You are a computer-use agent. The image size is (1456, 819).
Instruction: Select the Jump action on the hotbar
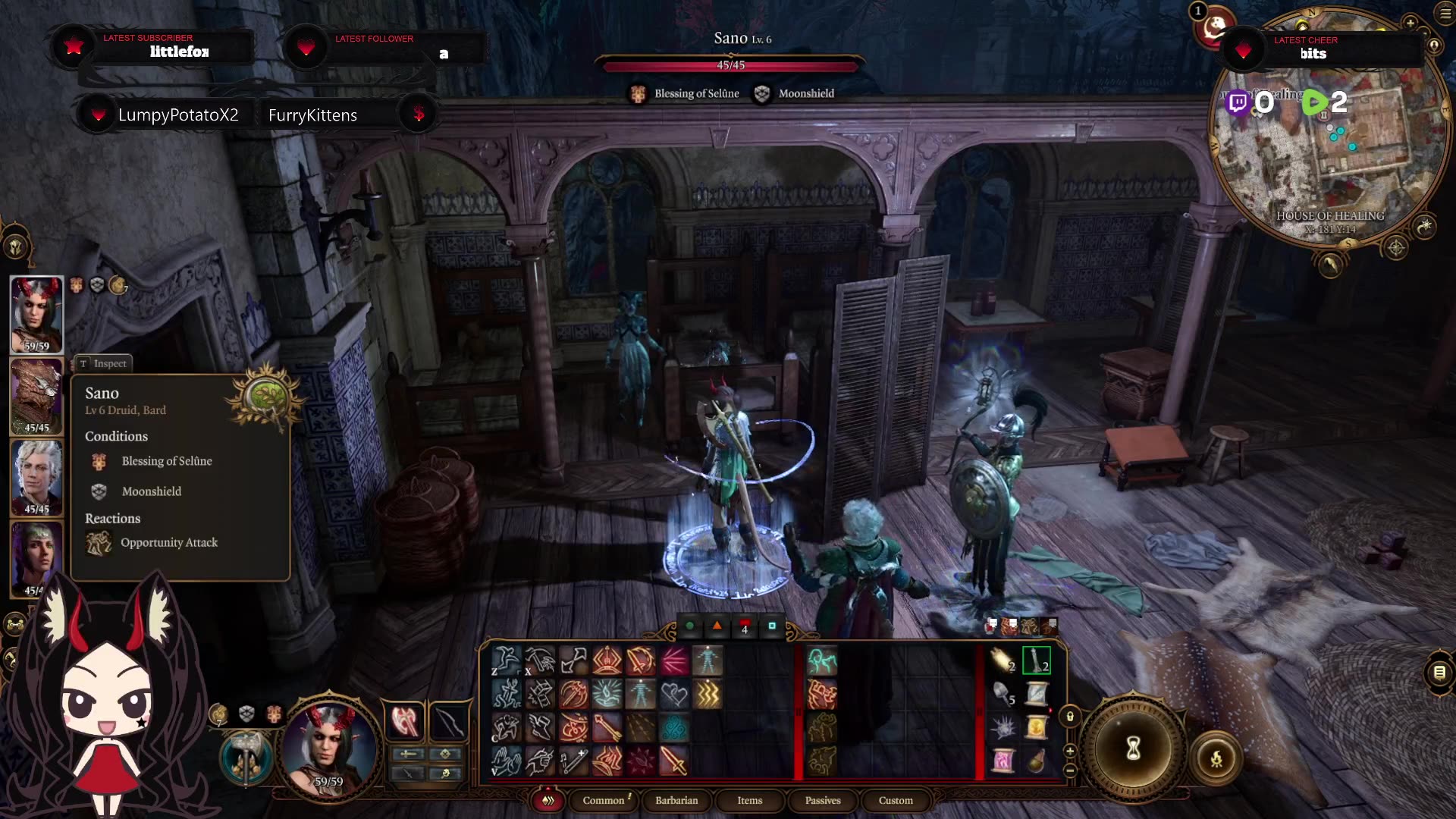pyautogui.click(x=507, y=661)
